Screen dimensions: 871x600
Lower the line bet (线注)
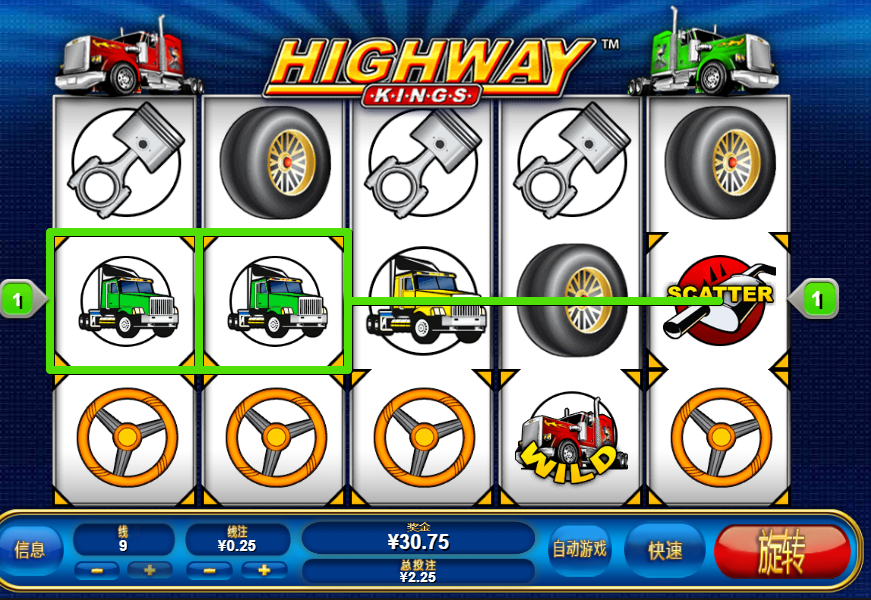[x=209, y=570]
